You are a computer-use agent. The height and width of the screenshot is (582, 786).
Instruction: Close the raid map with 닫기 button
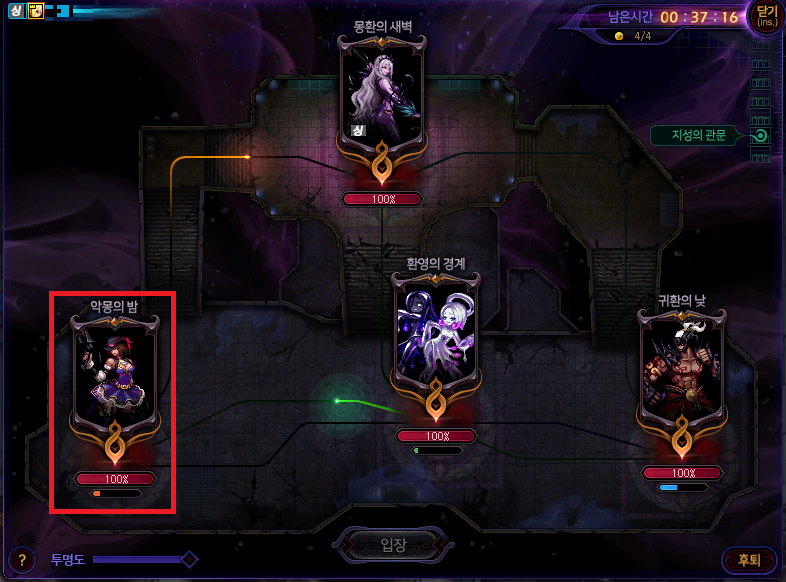tap(767, 17)
